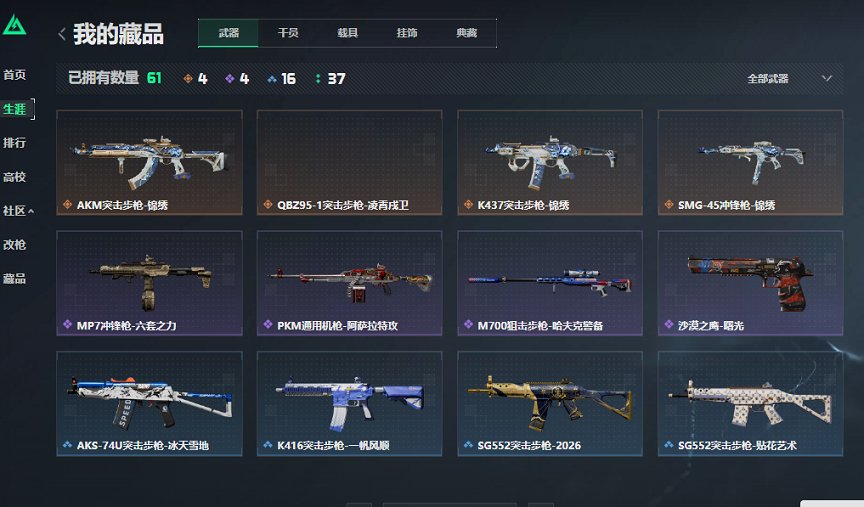
Task: Open the AKS-74U突击步枪-冰天雪地 card
Action: tap(149, 403)
